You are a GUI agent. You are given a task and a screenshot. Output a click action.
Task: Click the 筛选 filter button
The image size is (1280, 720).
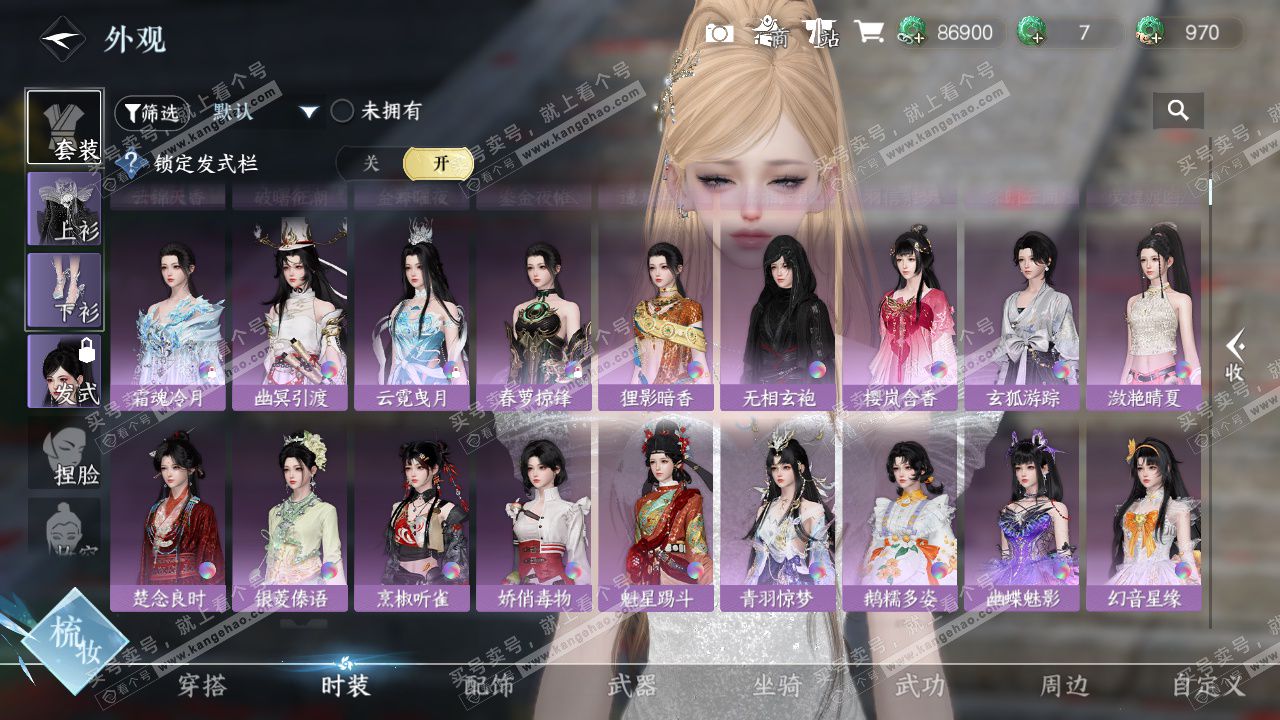tap(152, 113)
